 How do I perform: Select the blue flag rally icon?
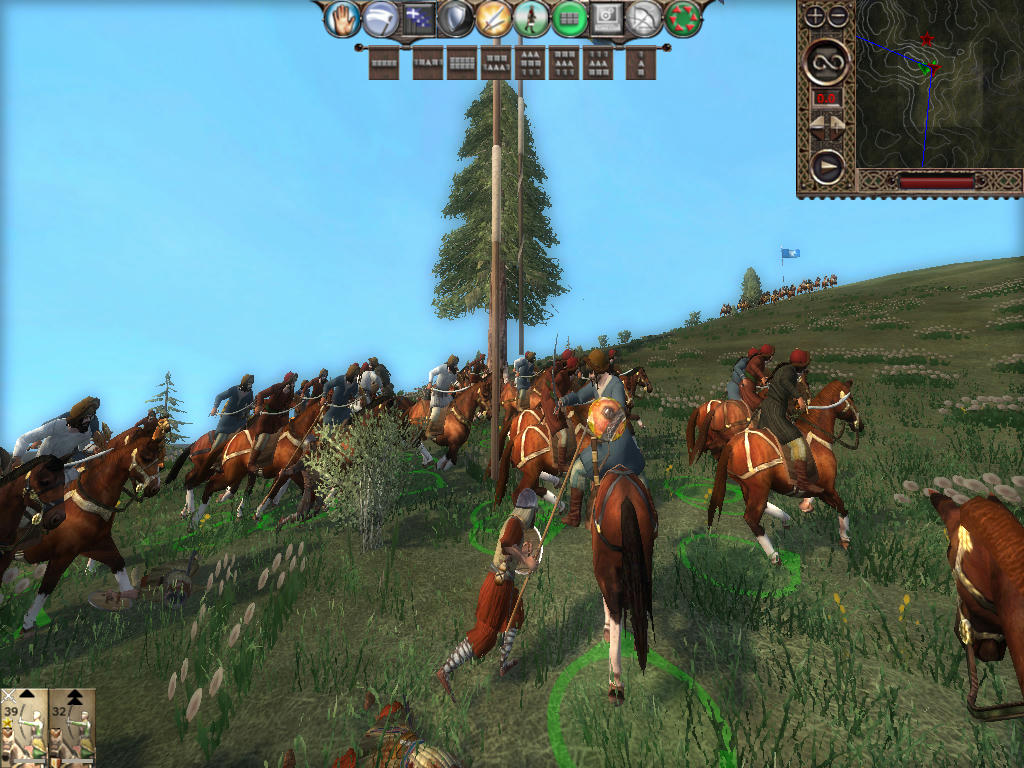417,18
